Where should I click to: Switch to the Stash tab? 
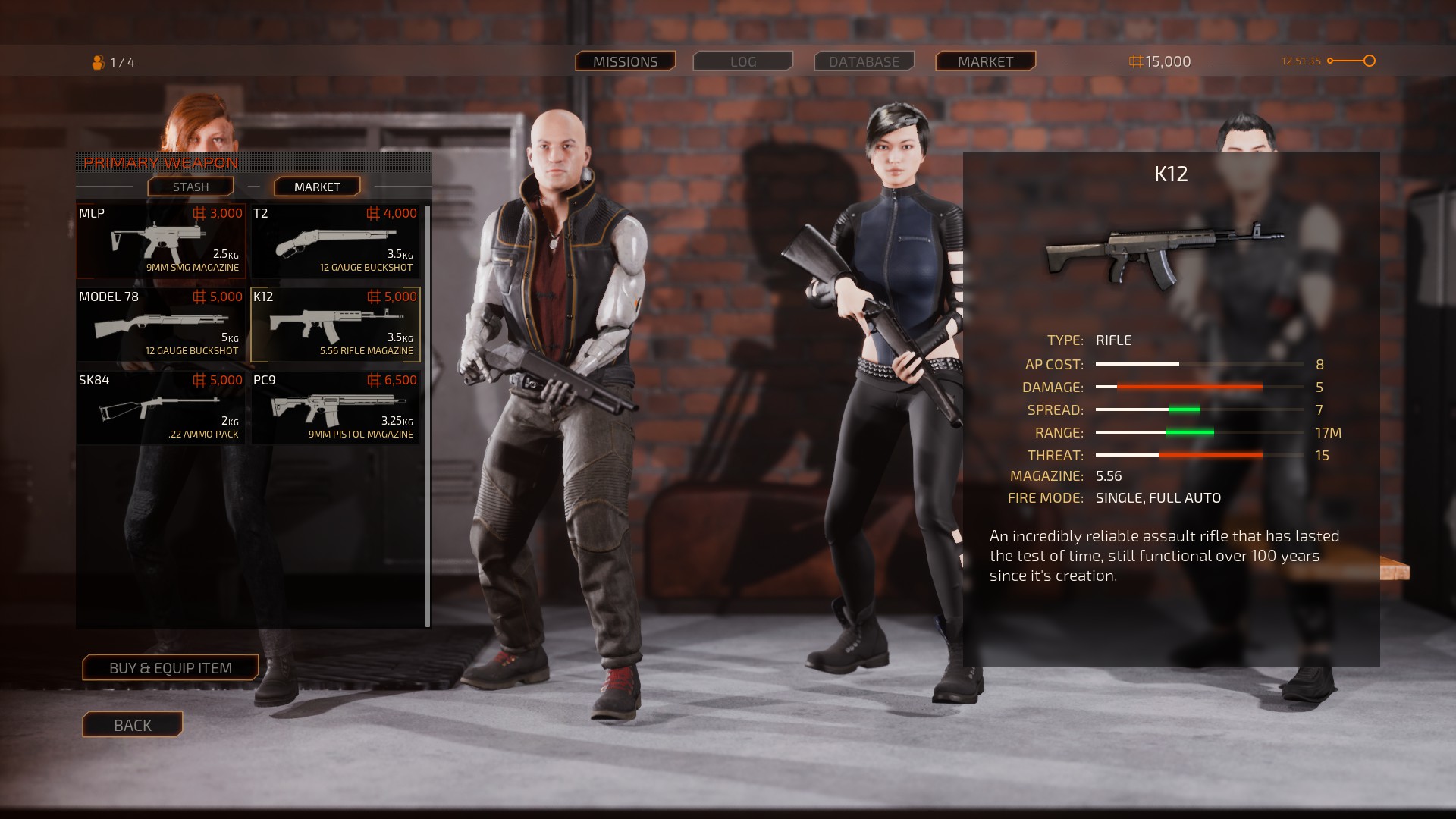(x=190, y=187)
